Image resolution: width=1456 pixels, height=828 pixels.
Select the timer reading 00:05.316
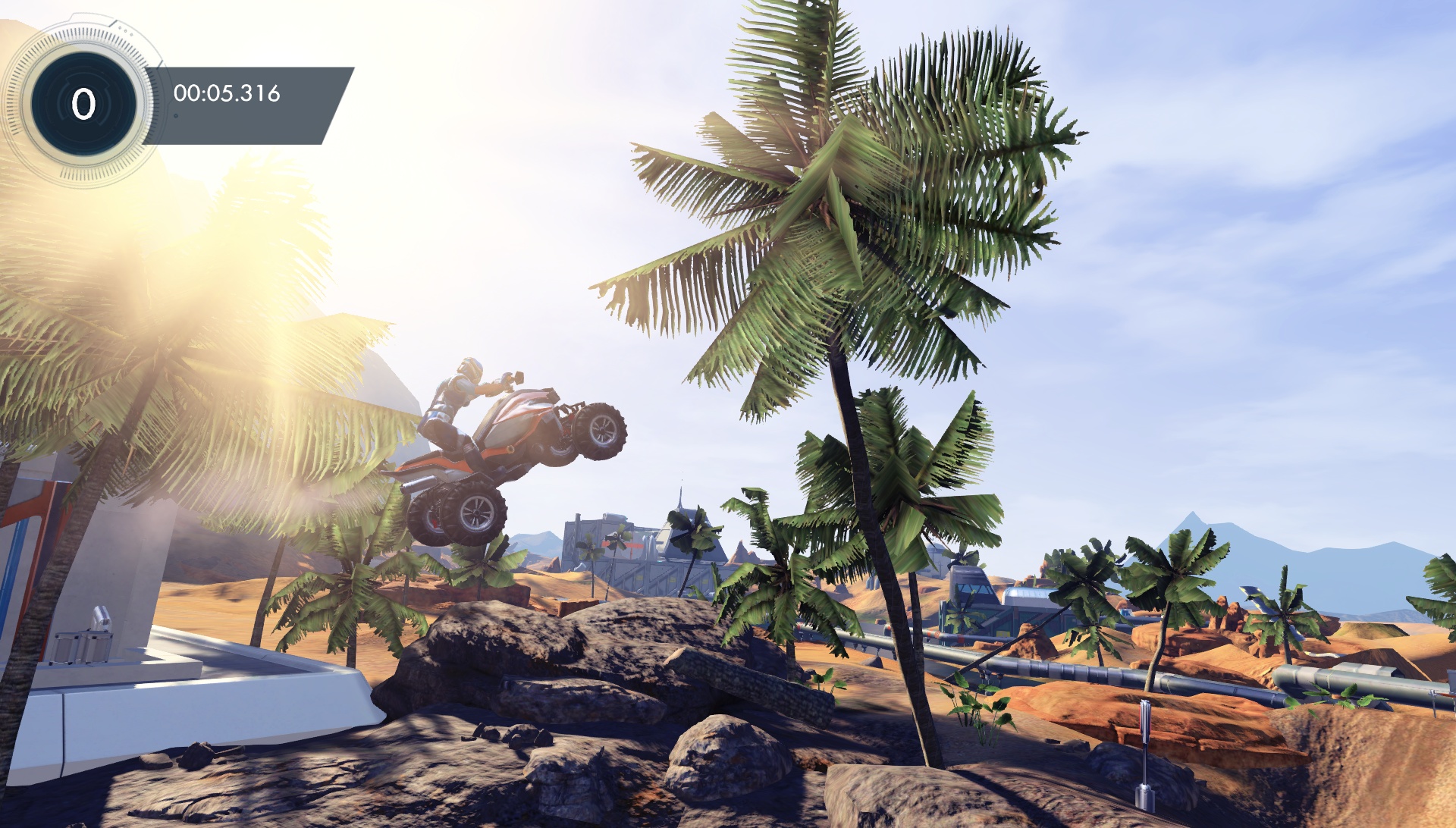pos(227,95)
